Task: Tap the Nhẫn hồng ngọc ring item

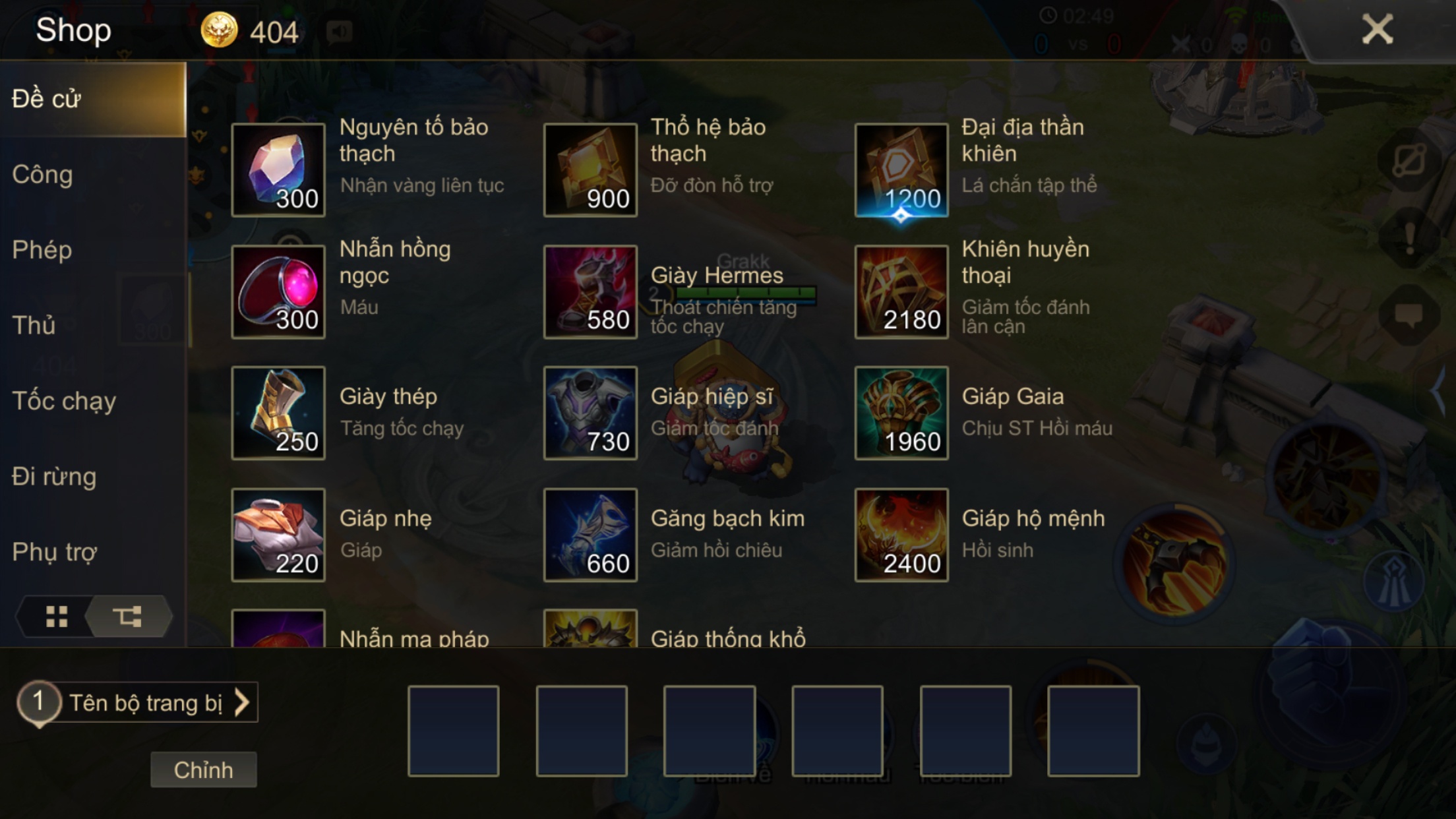Action: click(x=278, y=290)
